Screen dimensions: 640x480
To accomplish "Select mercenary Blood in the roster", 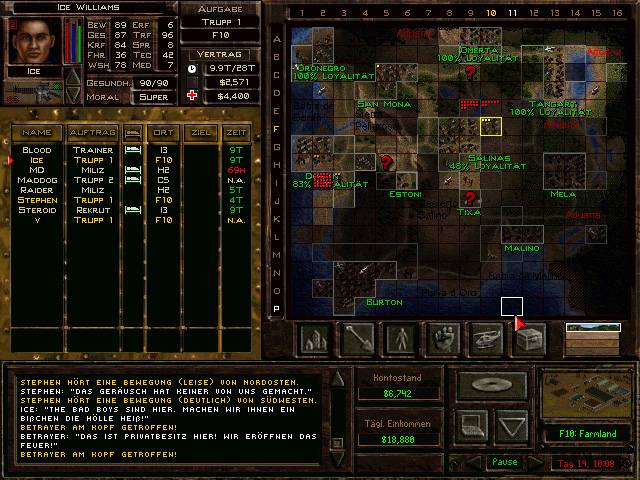I will [37, 150].
